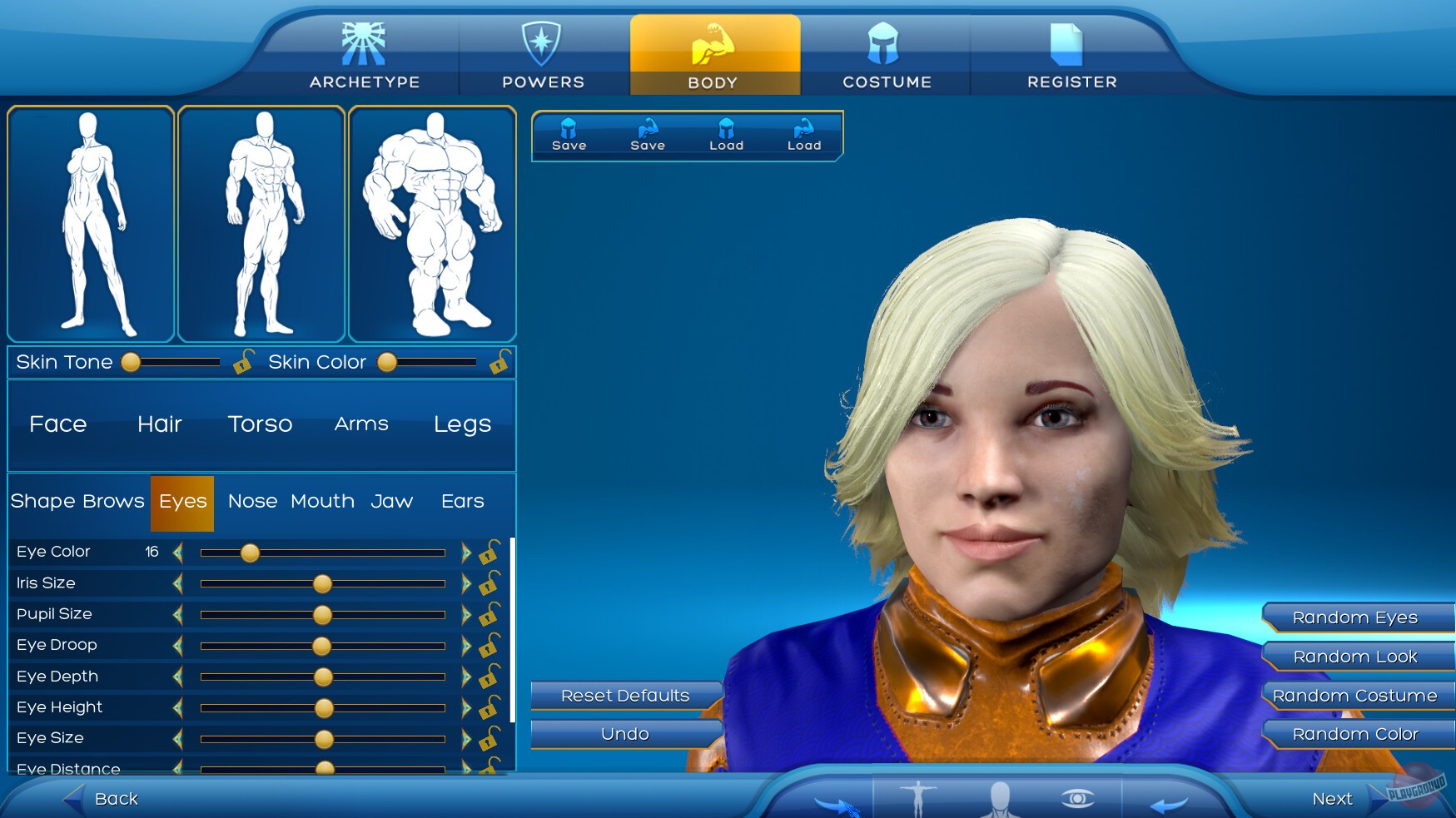
Task: Save the costume using the helmet Save icon
Action: pos(569,133)
